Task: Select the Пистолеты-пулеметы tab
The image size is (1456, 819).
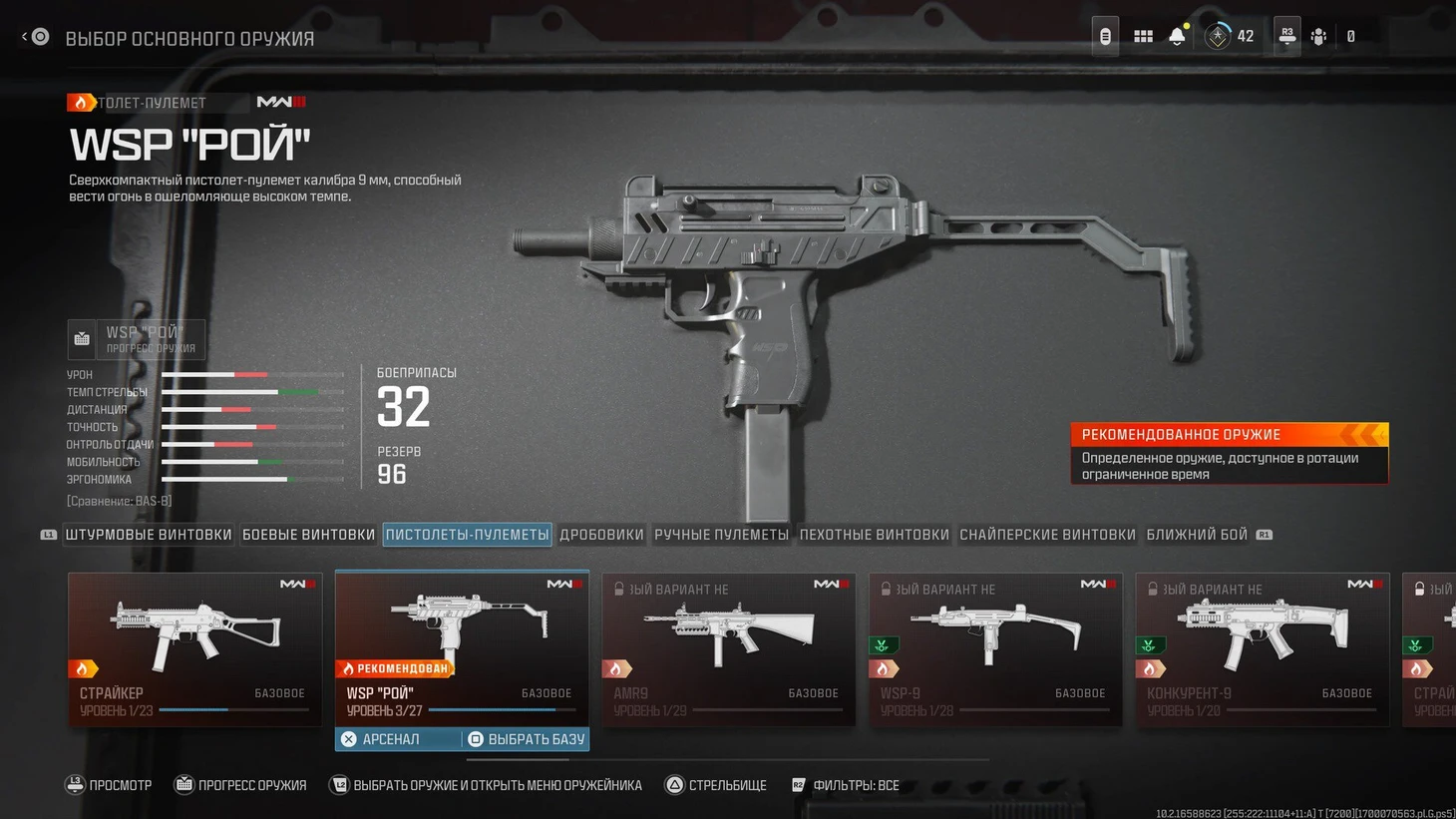Action: point(467,535)
